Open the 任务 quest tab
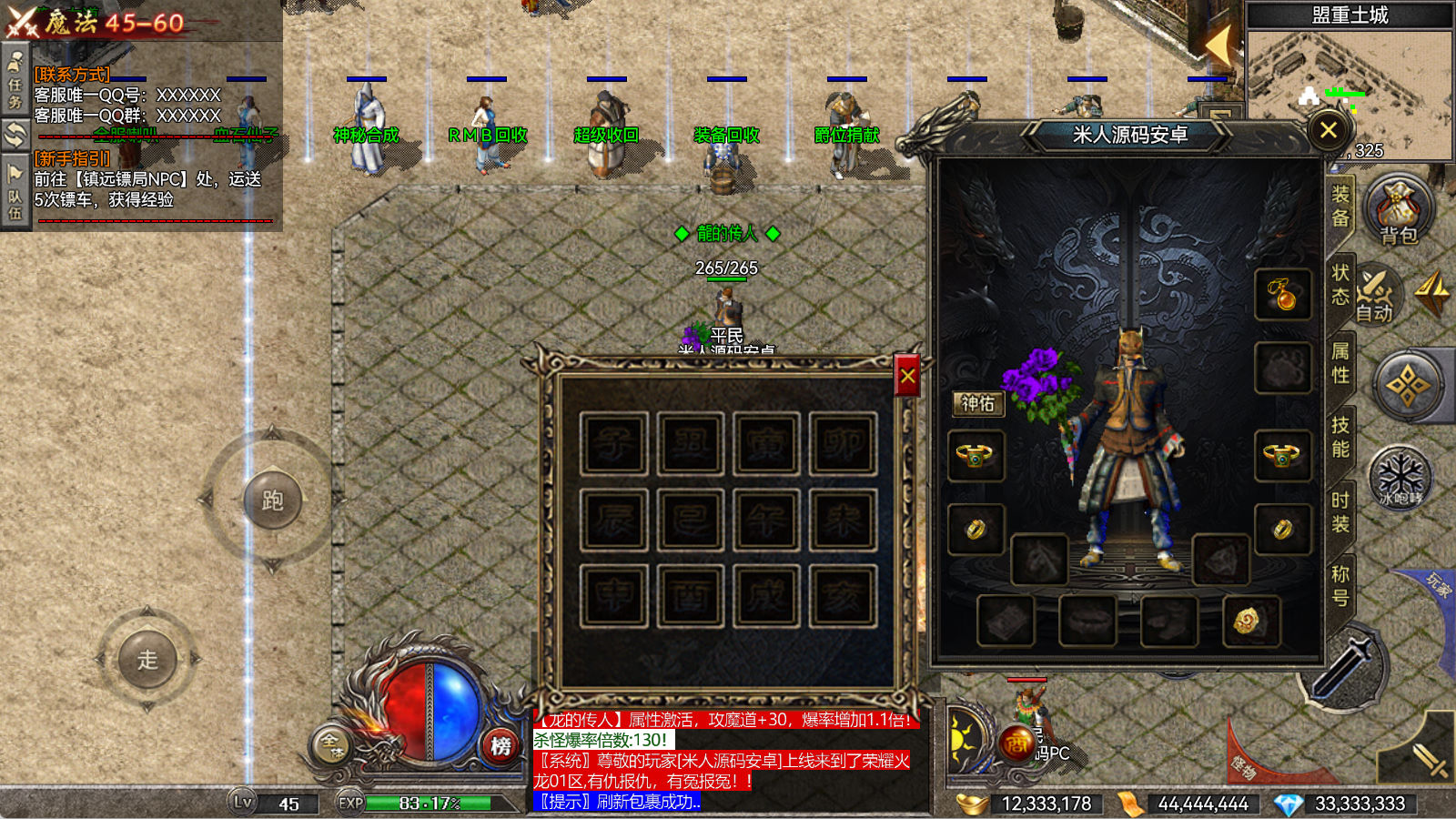This screenshot has height=819, width=1456. (15, 82)
